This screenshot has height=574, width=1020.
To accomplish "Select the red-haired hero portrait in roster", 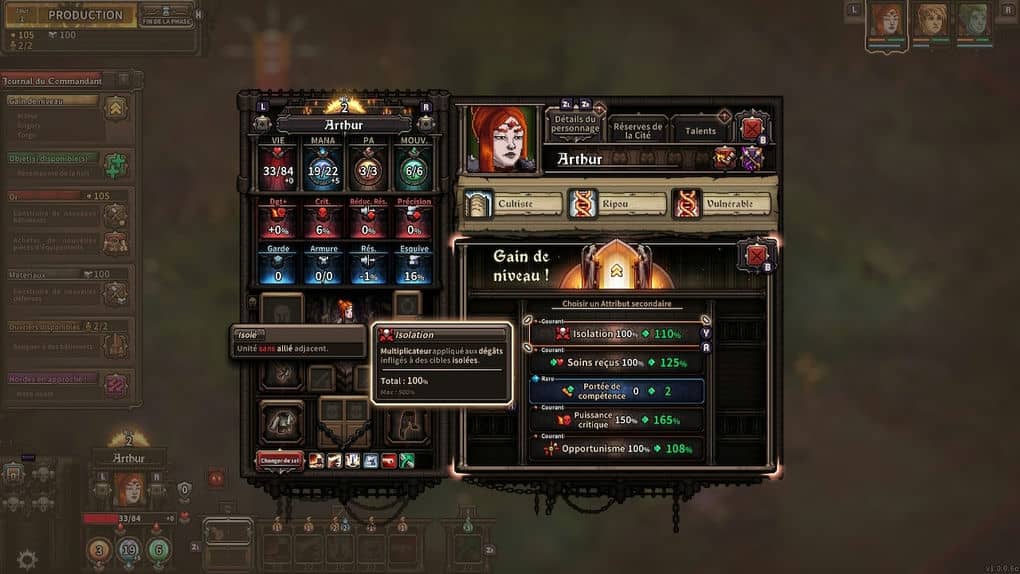I will pos(886,20).
